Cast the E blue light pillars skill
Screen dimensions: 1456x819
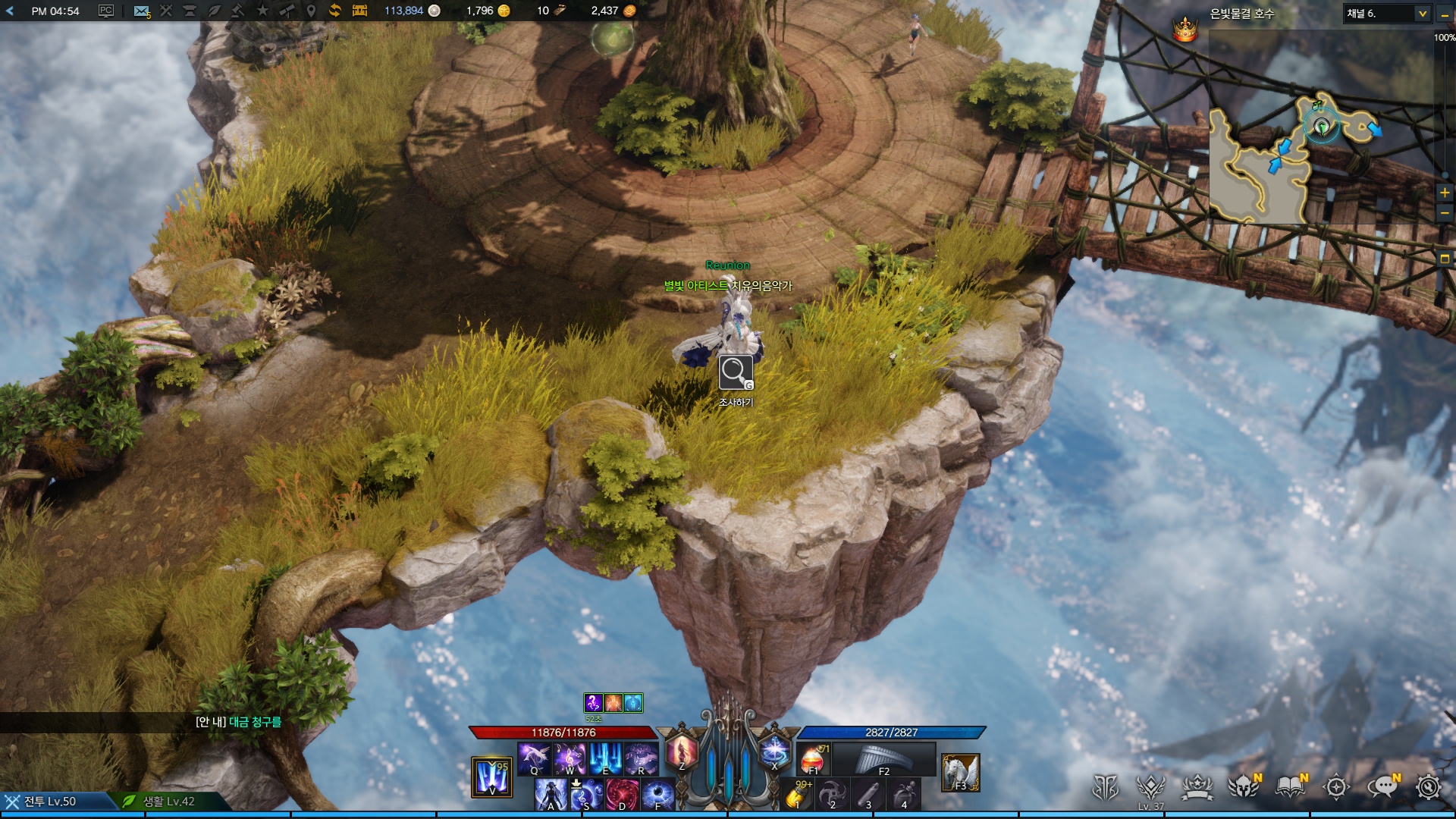pyautogui.click(x=605, y=758)
